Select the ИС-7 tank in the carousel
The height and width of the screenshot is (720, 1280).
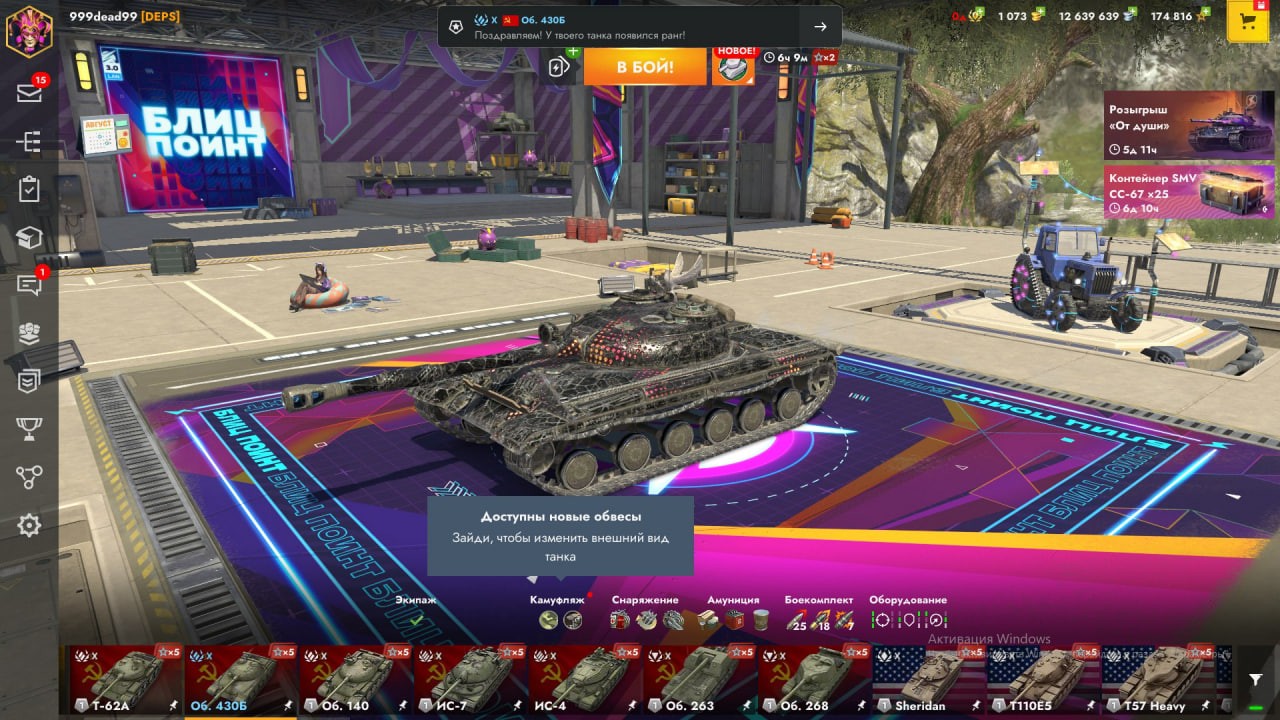(469, 681)
